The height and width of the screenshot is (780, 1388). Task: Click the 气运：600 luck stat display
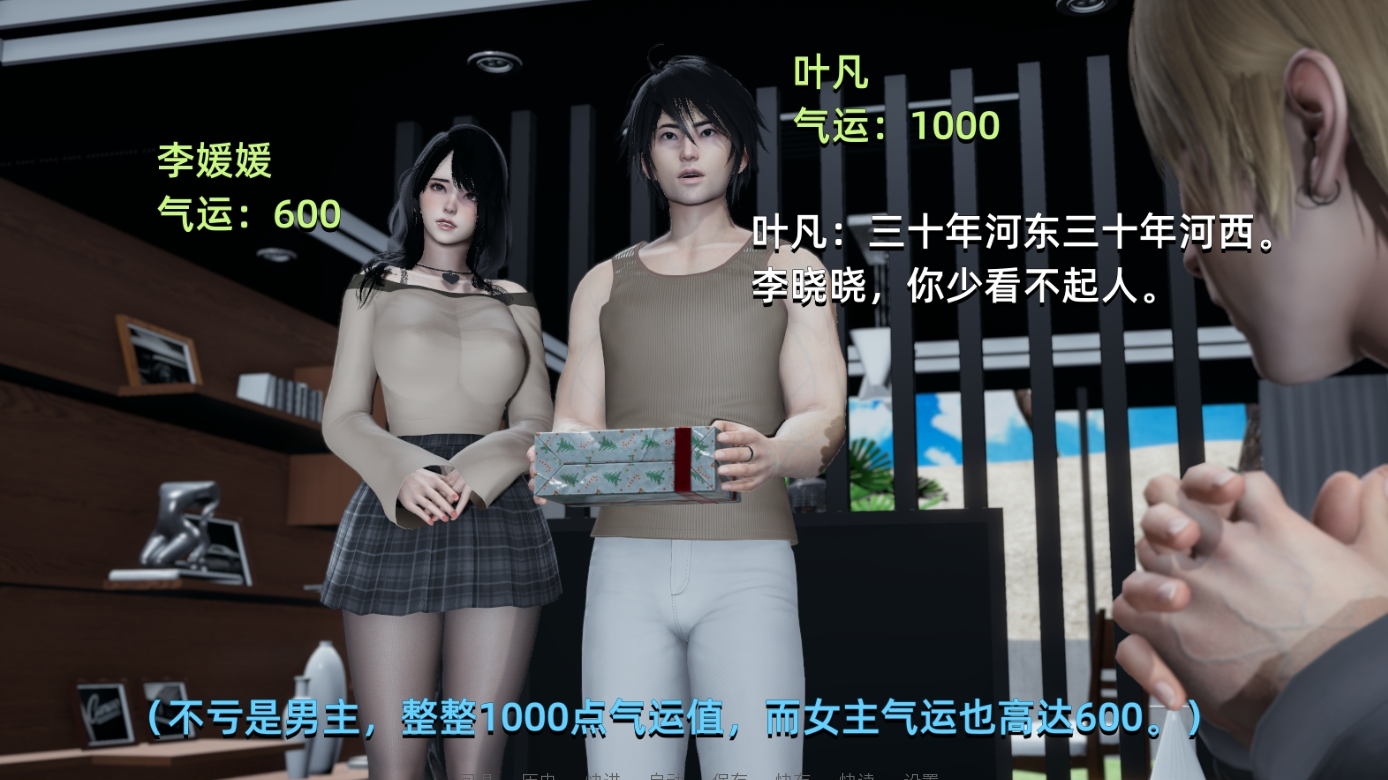(x=249, y=212)
